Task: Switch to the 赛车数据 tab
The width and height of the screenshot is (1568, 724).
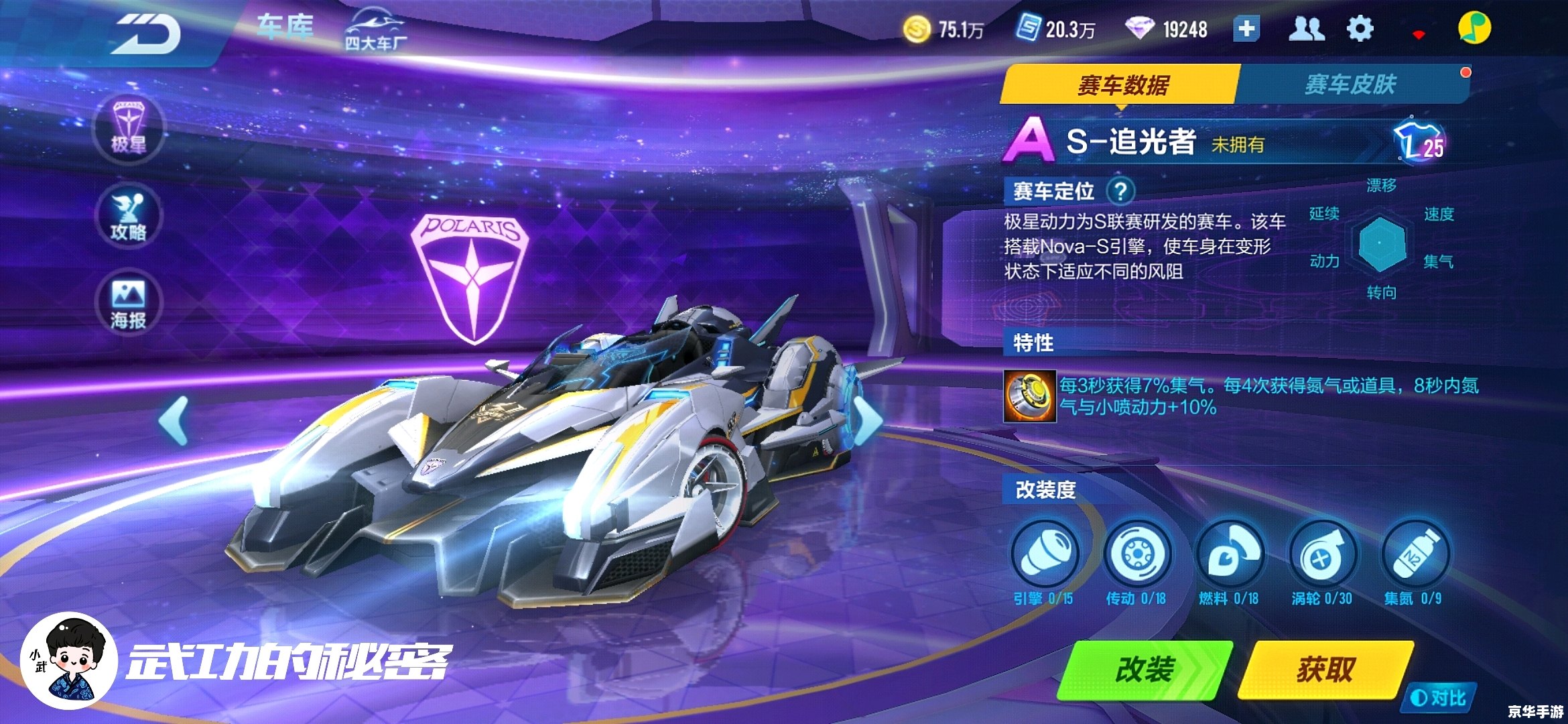Action: pos(1122,85)
